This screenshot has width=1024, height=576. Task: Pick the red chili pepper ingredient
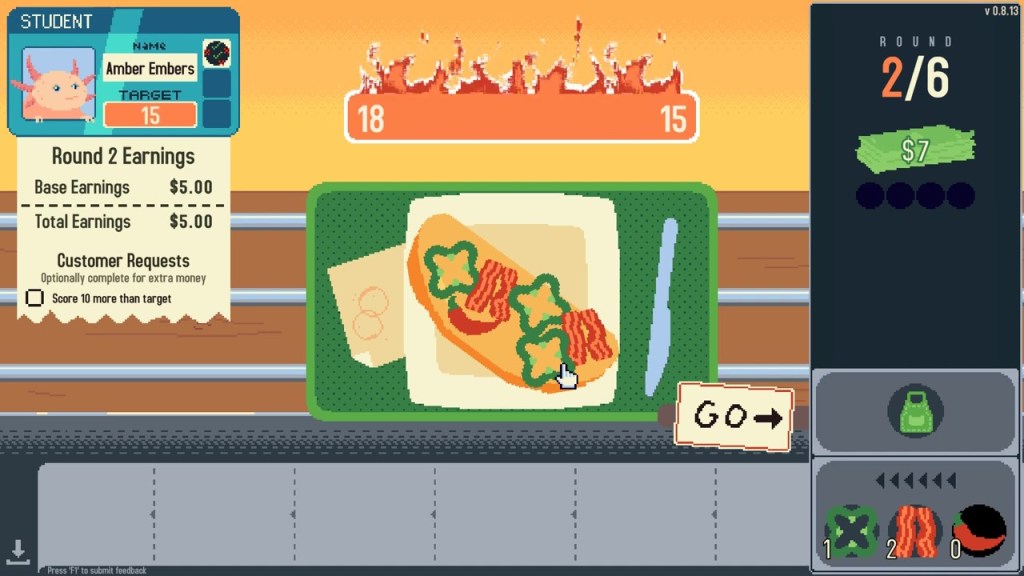coord(979,530)
